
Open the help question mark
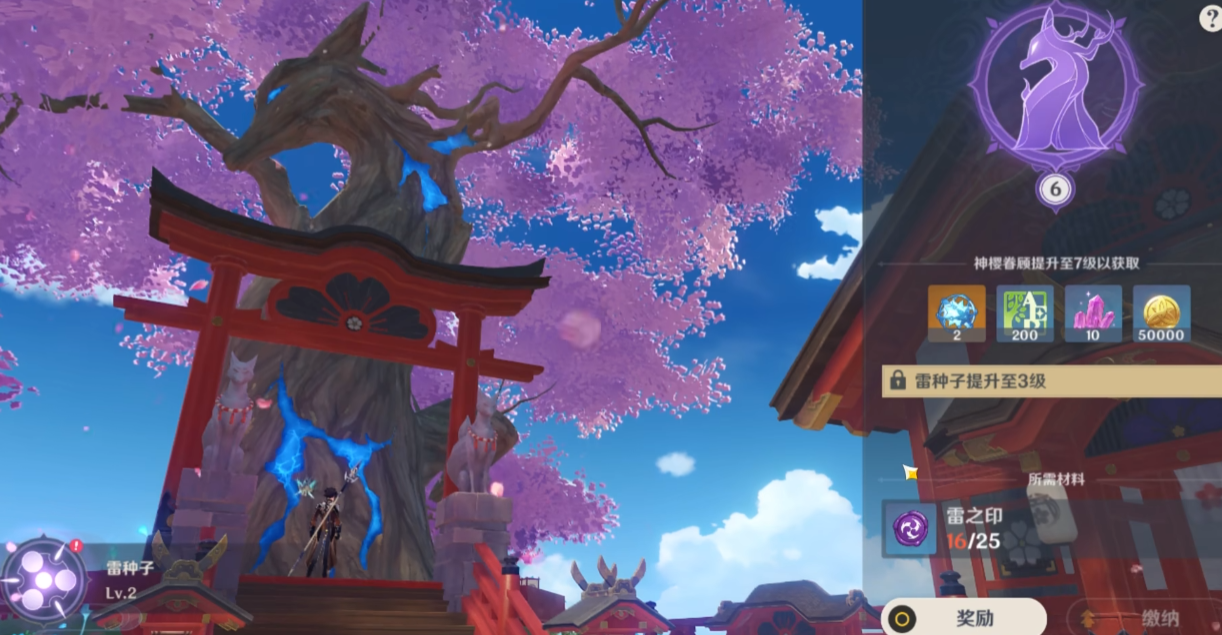coord(1210,19)
